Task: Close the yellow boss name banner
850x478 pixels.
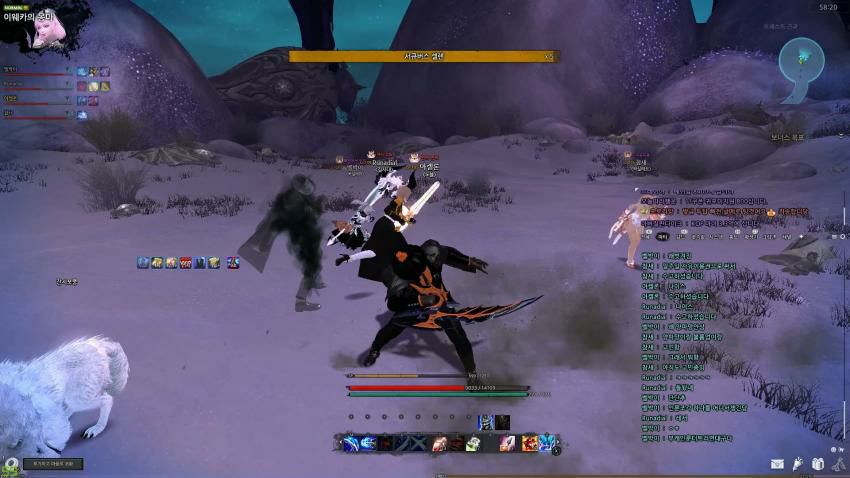Action: point(548,57)
